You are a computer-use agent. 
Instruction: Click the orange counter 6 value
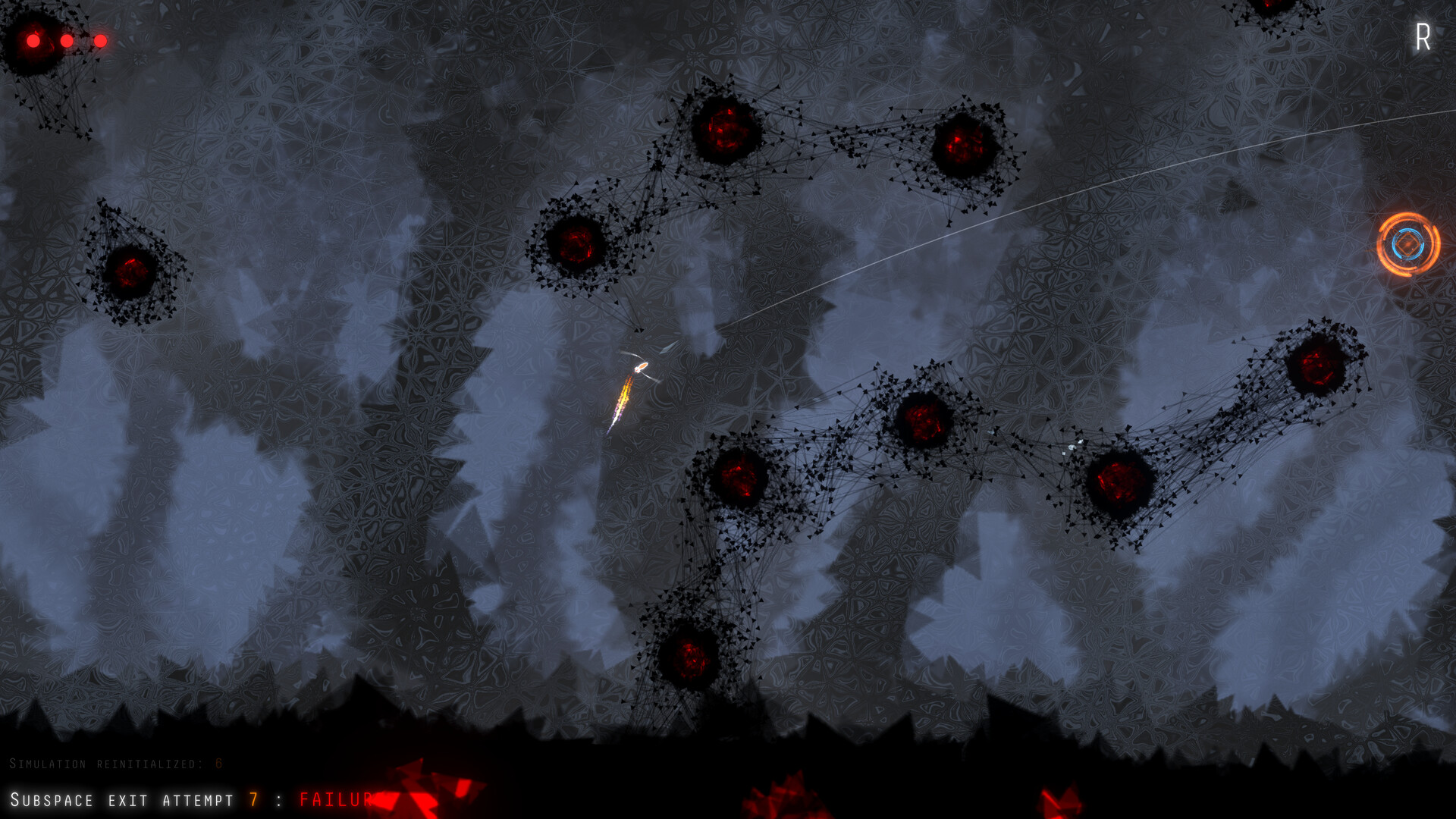coord(217,765)
